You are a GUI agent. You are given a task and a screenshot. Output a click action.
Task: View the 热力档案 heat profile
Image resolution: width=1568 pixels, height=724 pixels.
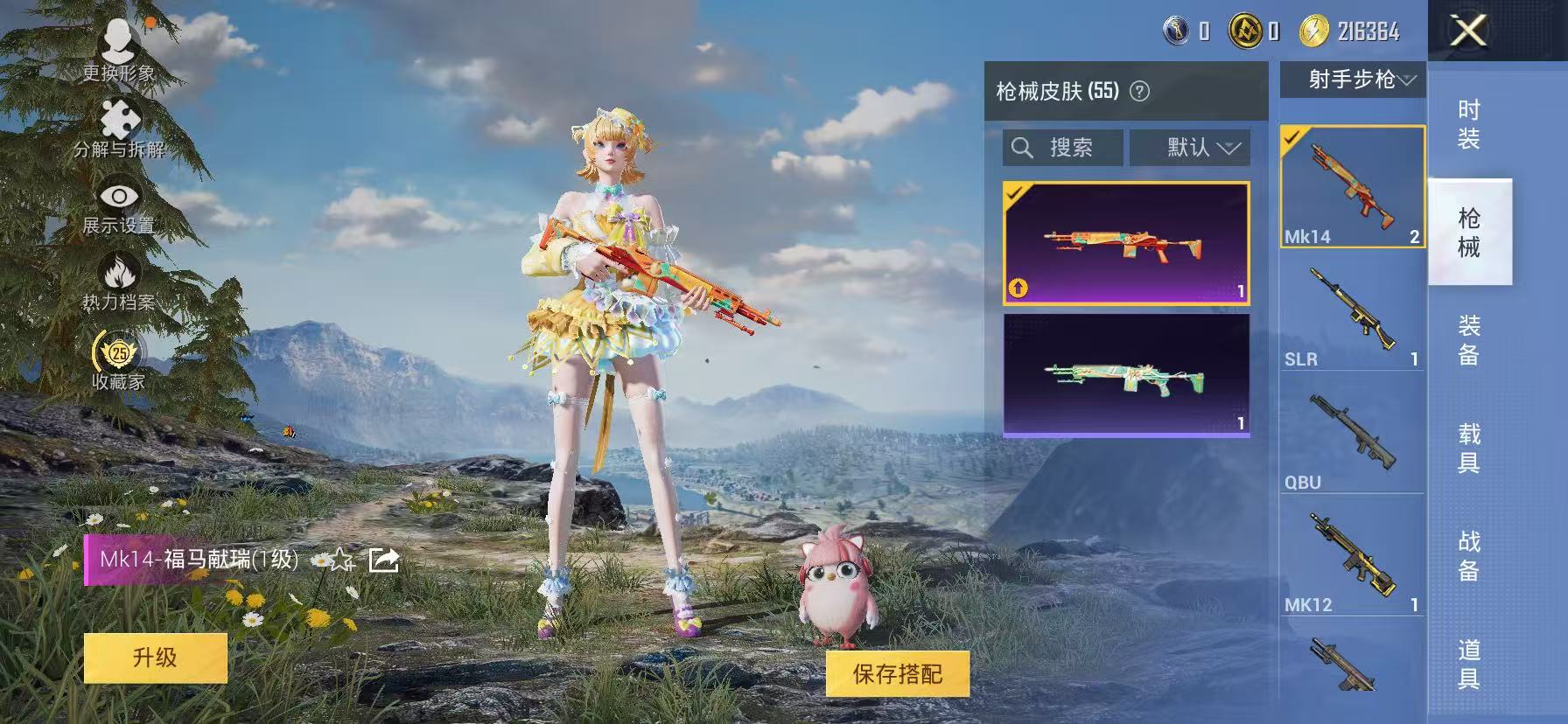[x=118, y=271]
